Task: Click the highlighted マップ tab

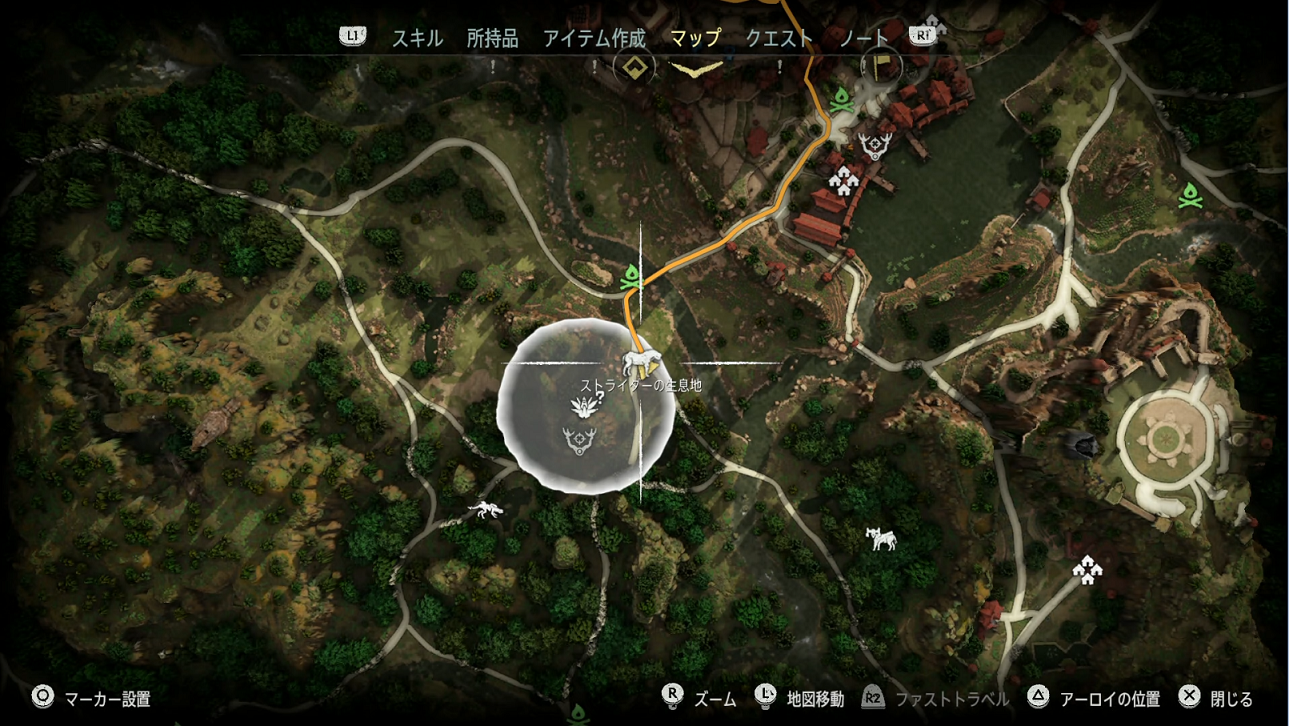Action: click(695, 38)
